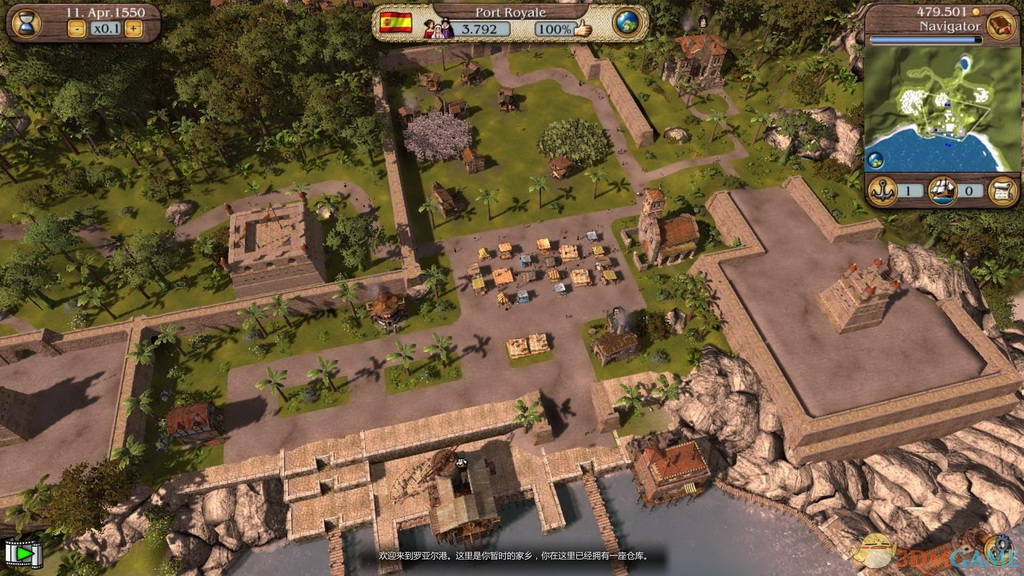Open the globe icon at screen bottom-right

[x=997, y=548]
